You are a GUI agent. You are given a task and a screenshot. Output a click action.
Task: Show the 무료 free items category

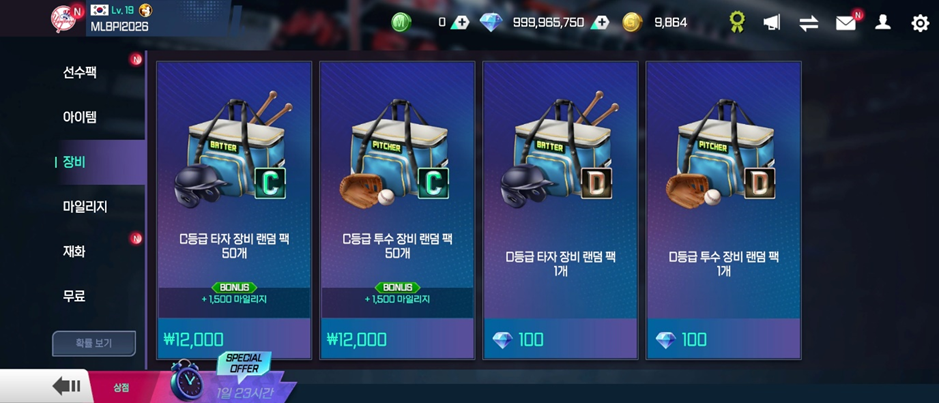coord(75,296)
